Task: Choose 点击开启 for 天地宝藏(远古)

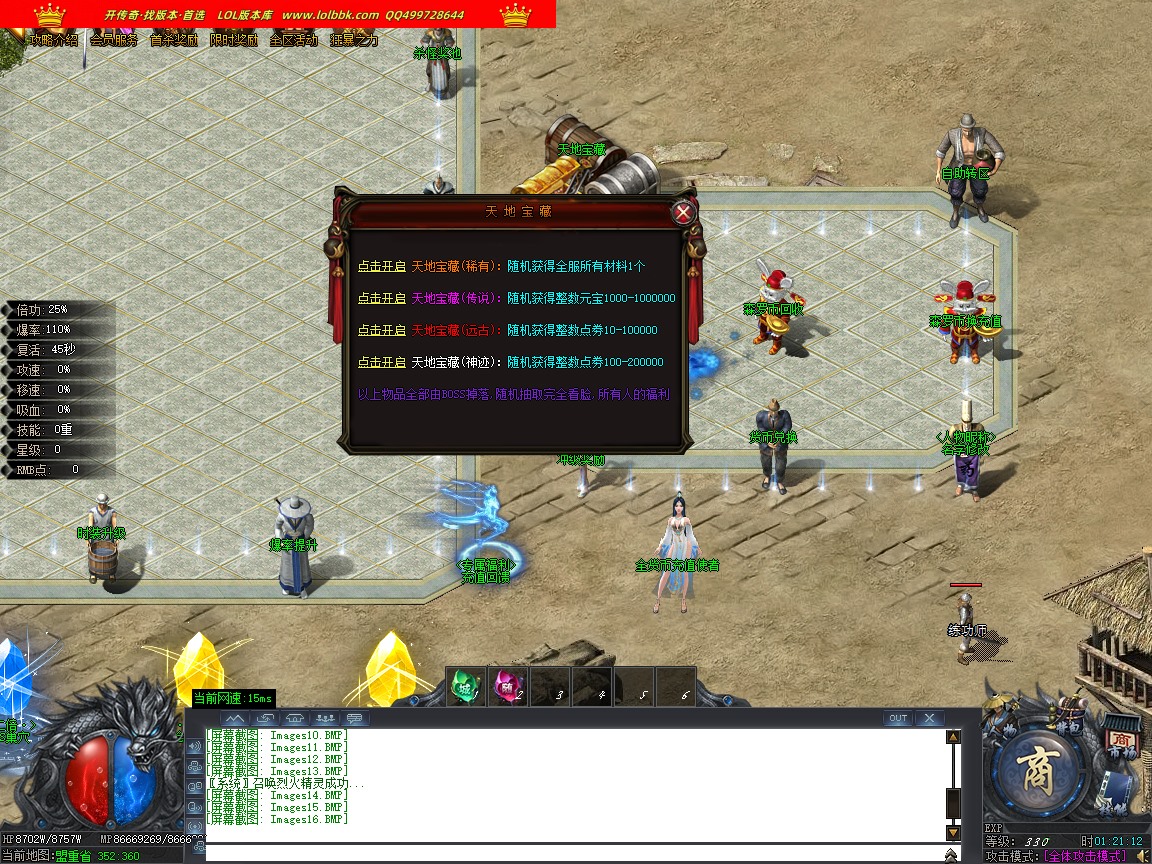Action: click(382, 330)
